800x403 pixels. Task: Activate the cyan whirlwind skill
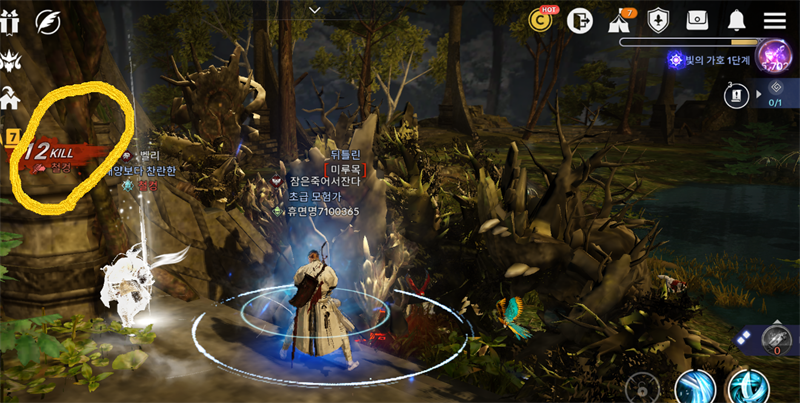point(747,387)
